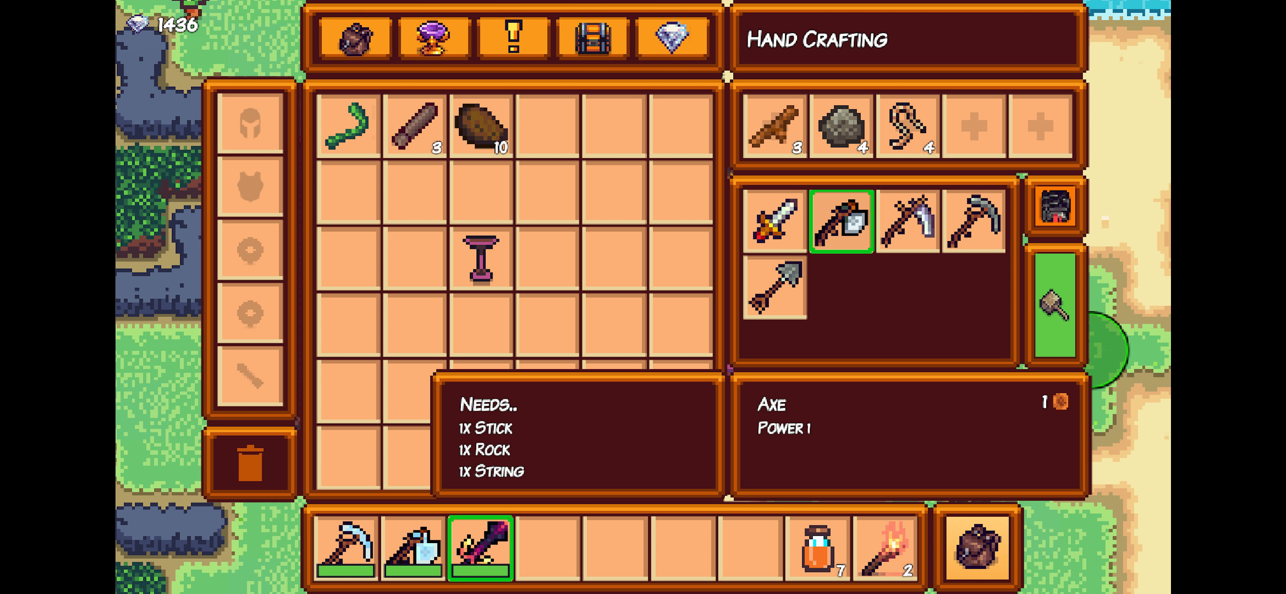This screenshot has height=594, width=1286.
Task: Open the exclamation mark quest tab
Action: [513, 39]
